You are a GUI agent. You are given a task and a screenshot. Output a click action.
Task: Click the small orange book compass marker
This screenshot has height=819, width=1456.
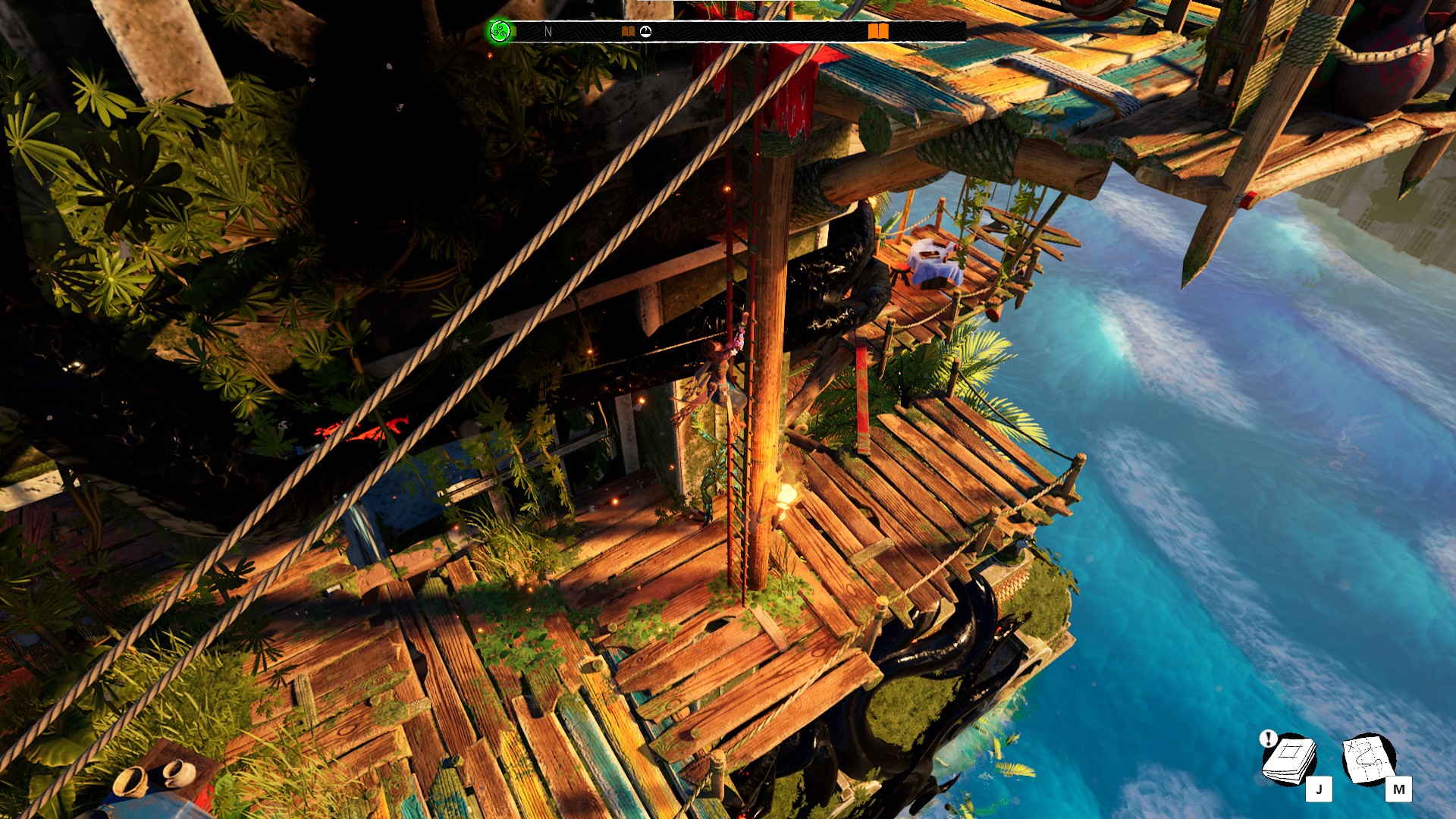(628, 31)
